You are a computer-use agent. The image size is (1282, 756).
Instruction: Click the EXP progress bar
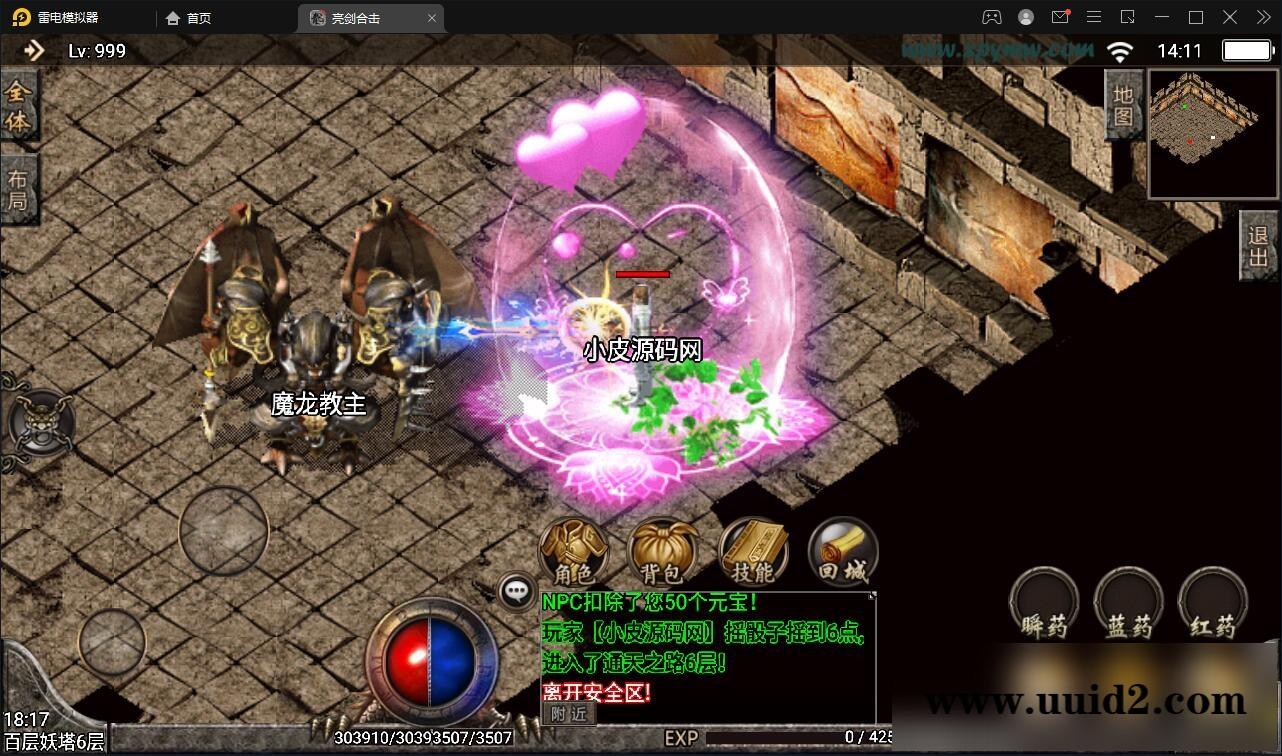pyautogui.click(x=790, y=737)
